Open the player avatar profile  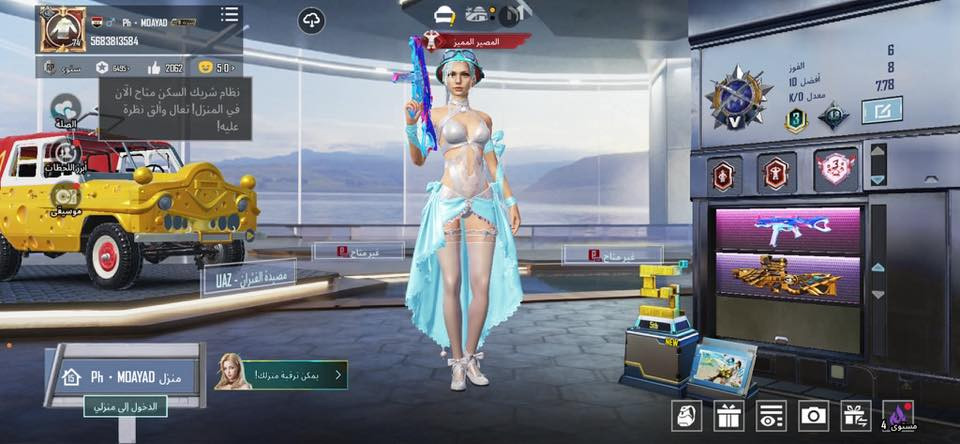click(62, 29)
